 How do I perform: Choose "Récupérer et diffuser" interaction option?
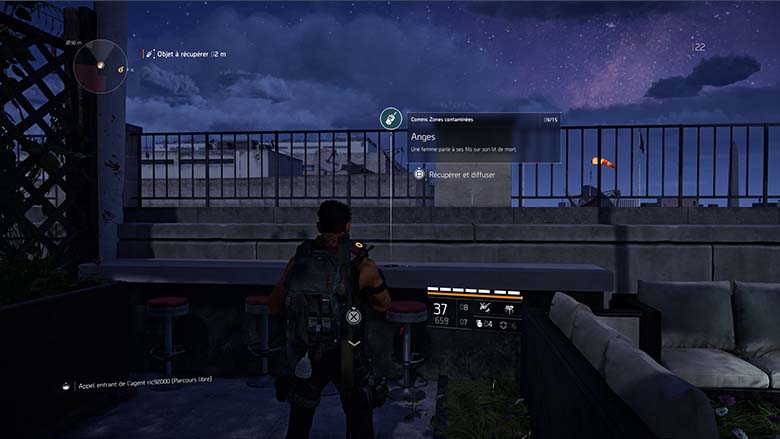(461, 174)
